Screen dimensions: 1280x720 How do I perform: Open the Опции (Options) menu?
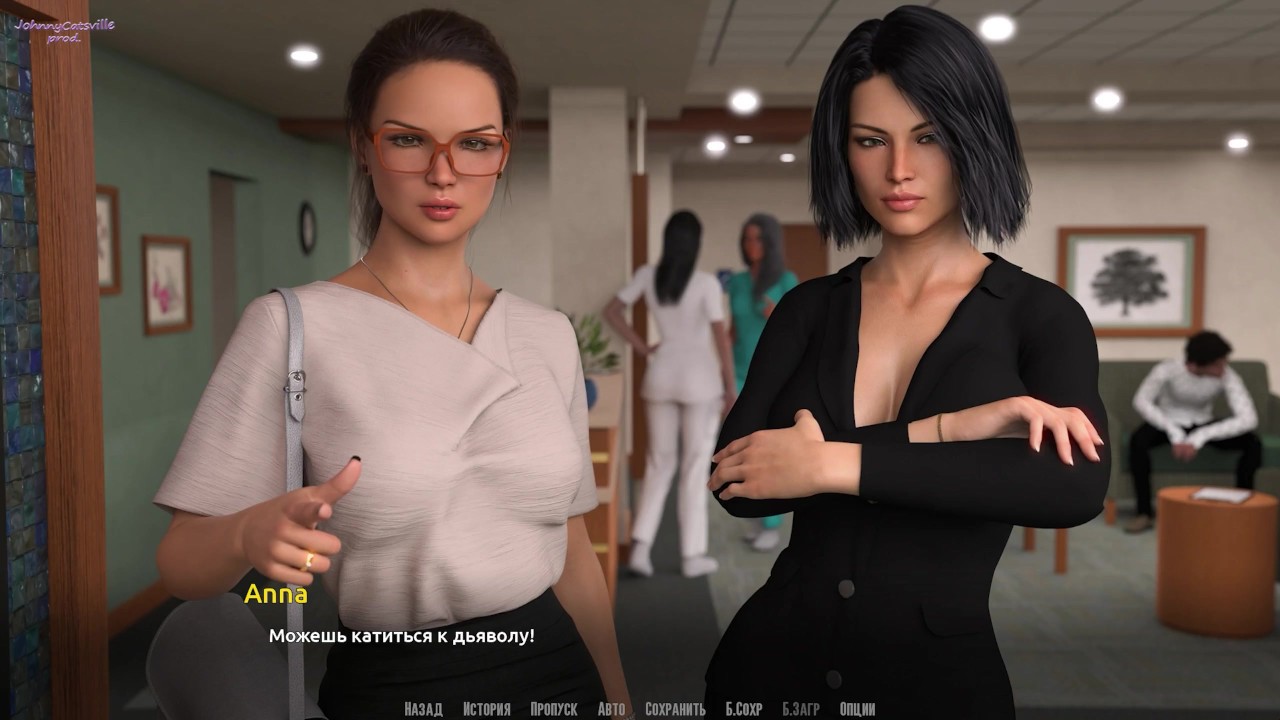click(858, 709)
